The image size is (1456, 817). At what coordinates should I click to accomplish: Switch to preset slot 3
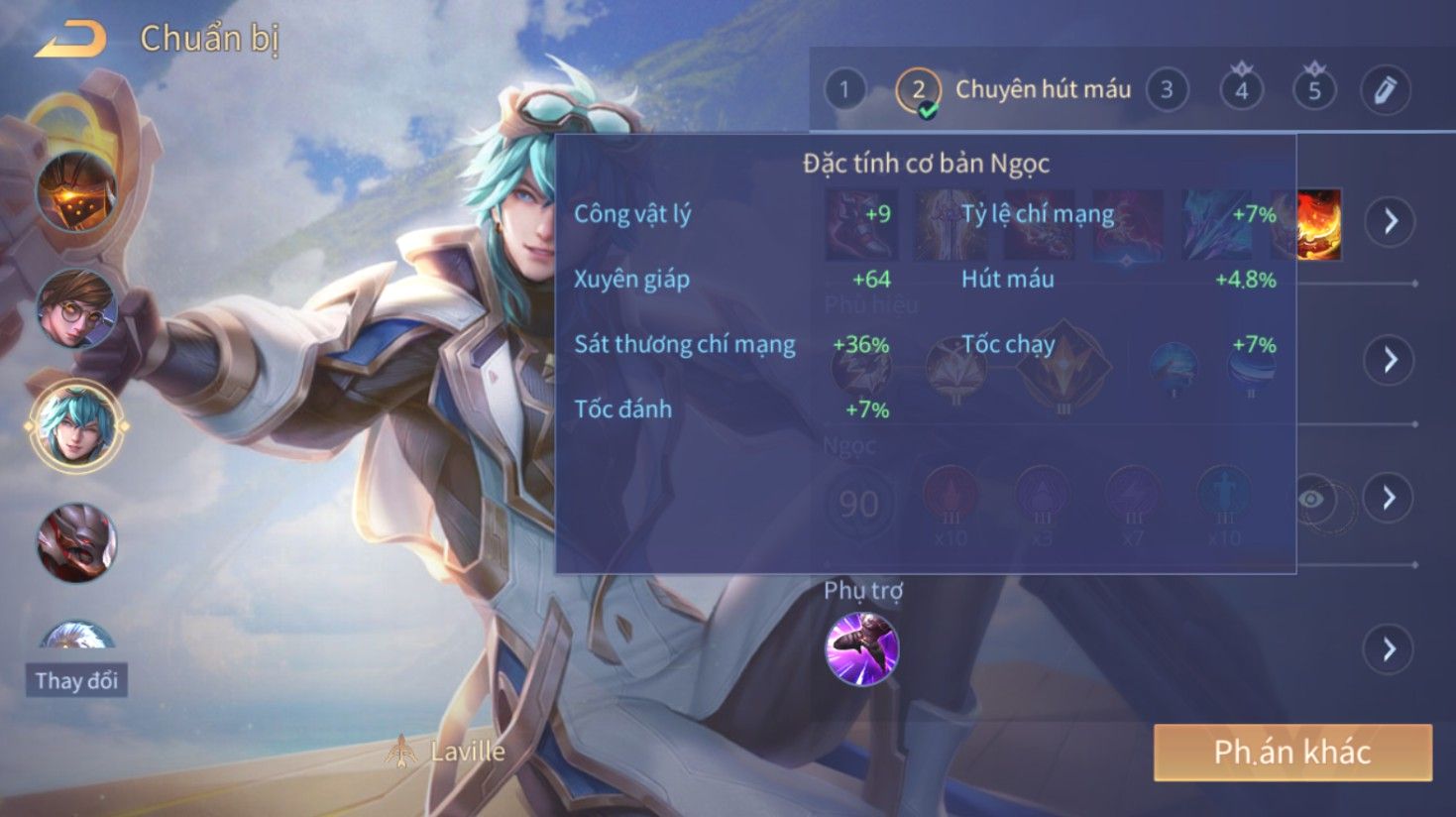(1167, 90)
